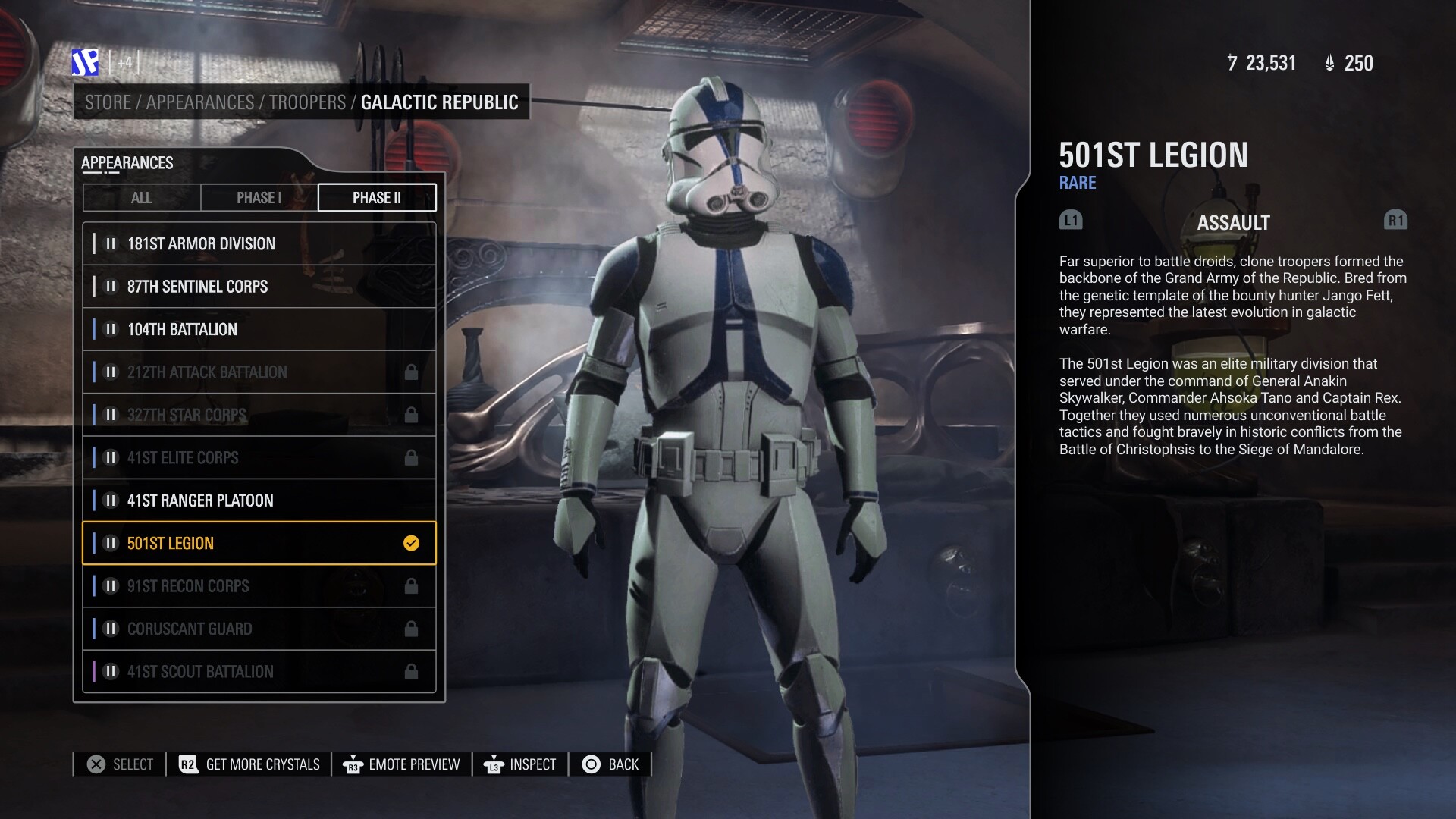Choose the locked 91st Recon Corps row
Screen dimensions: 1456x819
259,586
